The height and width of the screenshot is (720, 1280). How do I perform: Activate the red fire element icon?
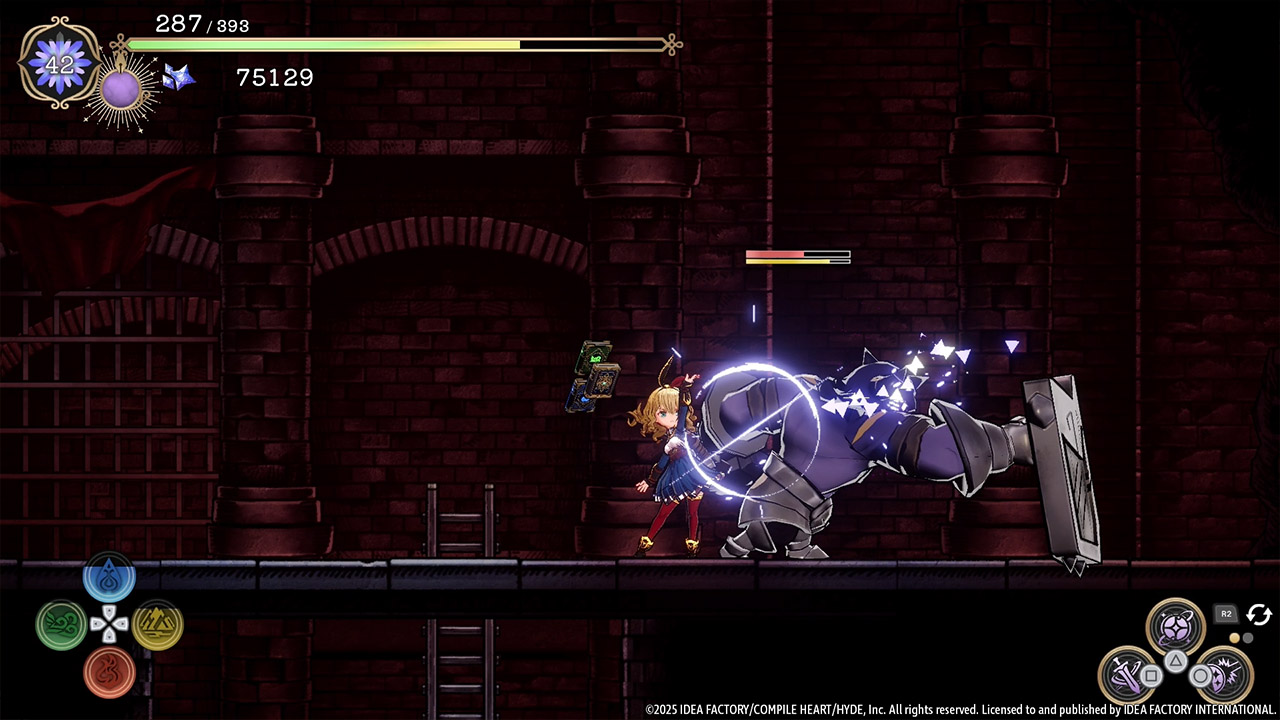click(109, 671)
